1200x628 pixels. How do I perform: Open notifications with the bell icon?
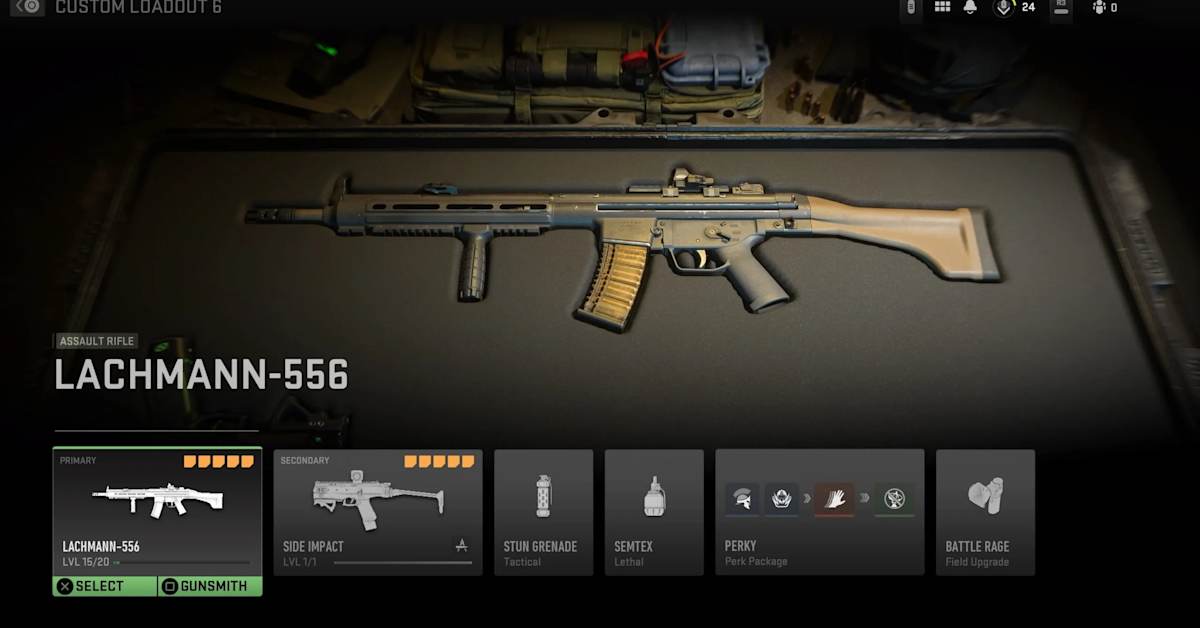click(x=970, y=8)
